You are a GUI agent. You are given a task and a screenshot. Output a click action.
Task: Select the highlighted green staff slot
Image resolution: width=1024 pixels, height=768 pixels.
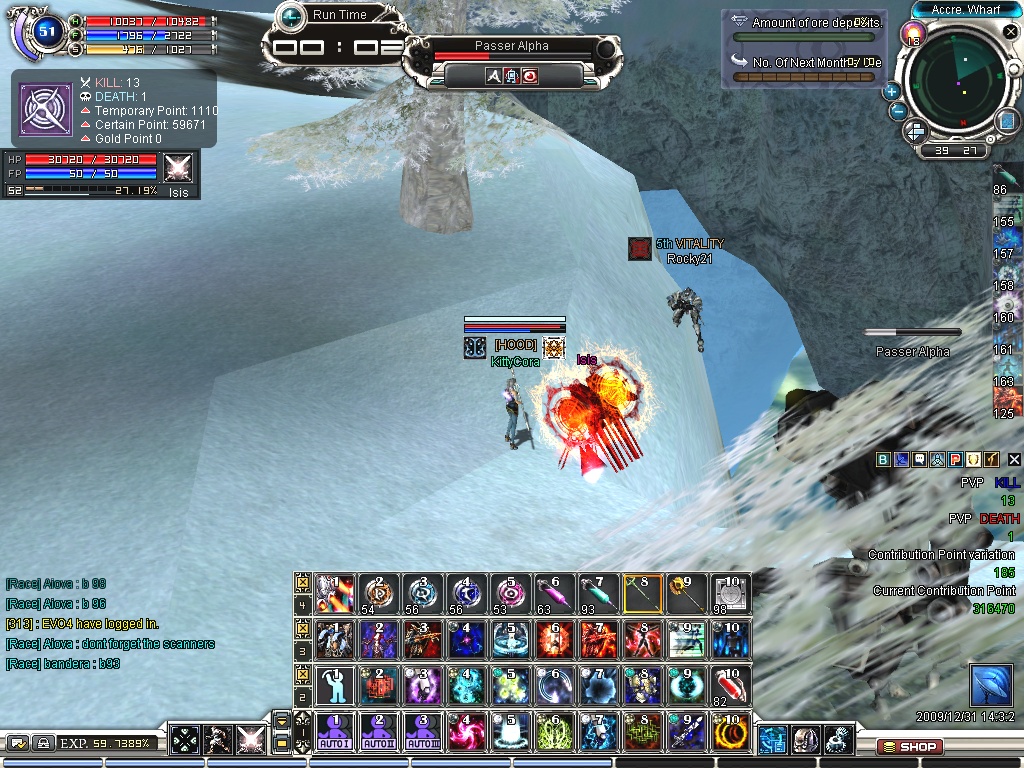[x=642, y=592]
